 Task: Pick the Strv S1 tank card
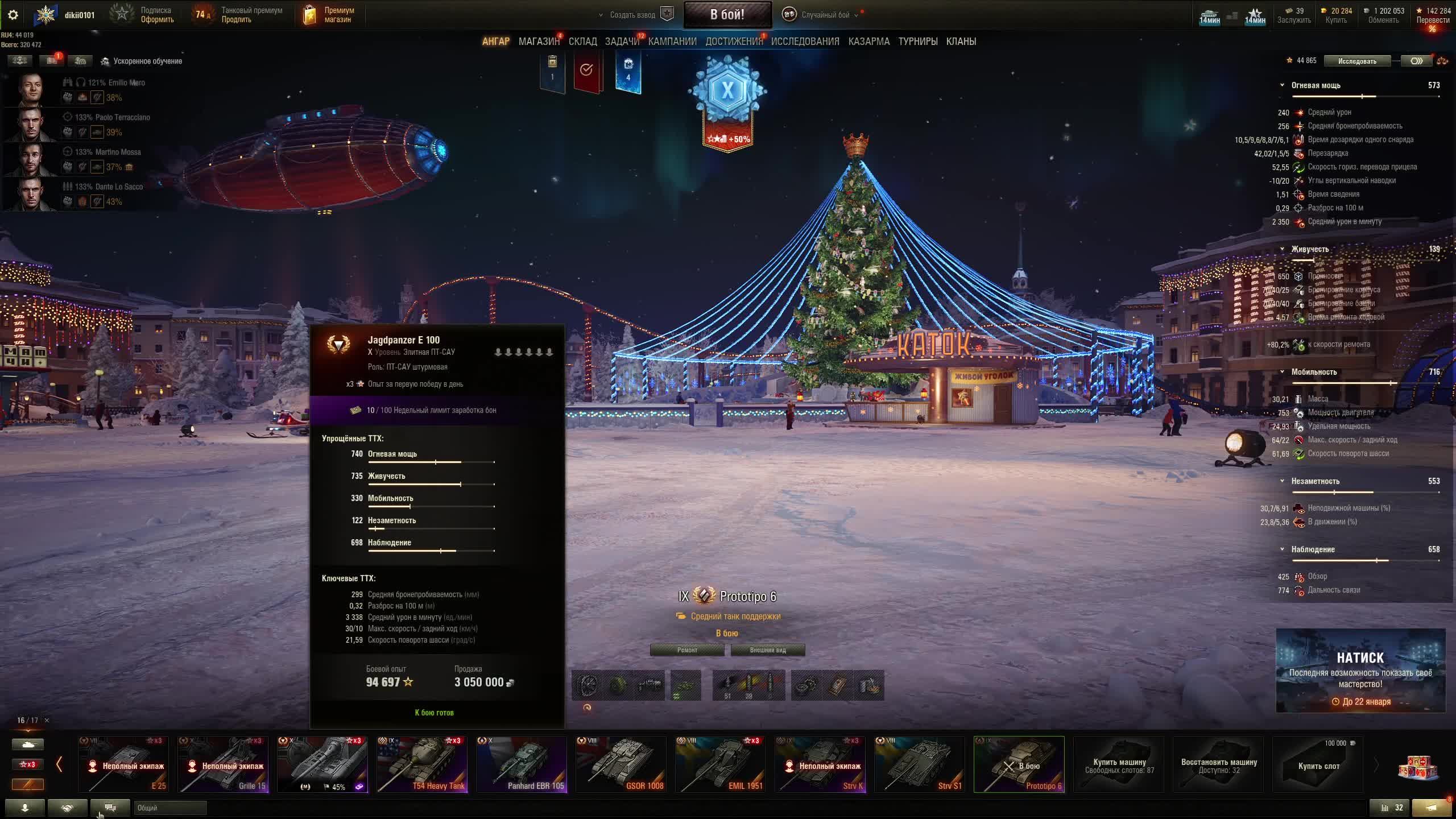pos(919,764)
